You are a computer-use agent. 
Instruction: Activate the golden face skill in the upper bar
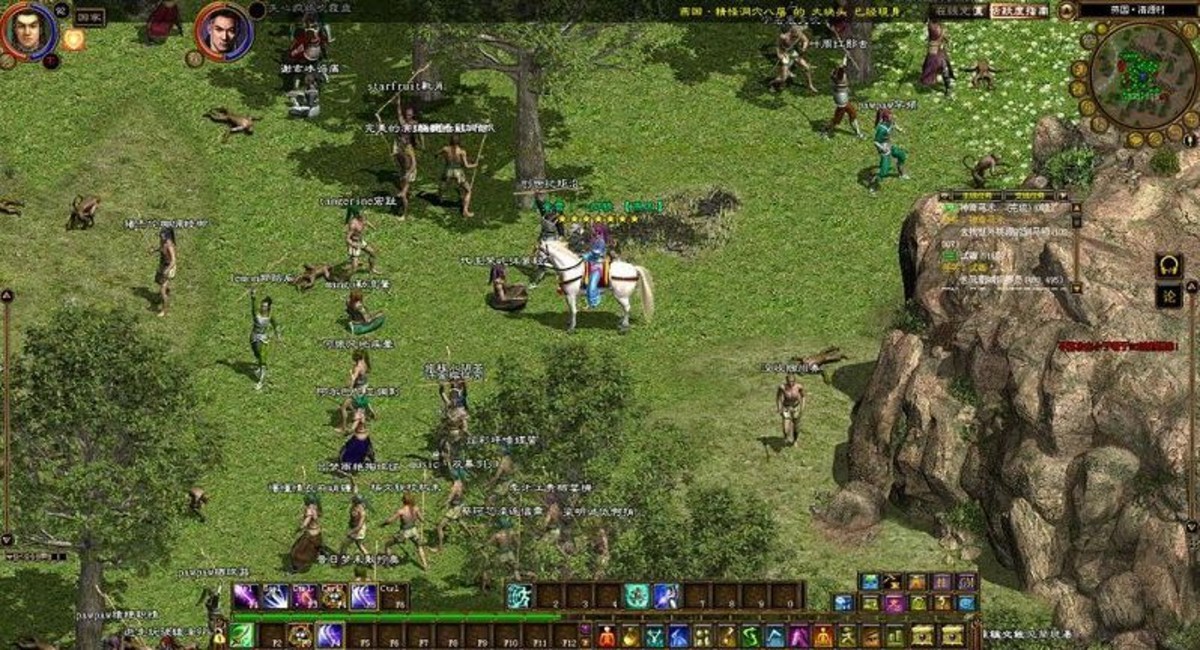tap(334, 596)
